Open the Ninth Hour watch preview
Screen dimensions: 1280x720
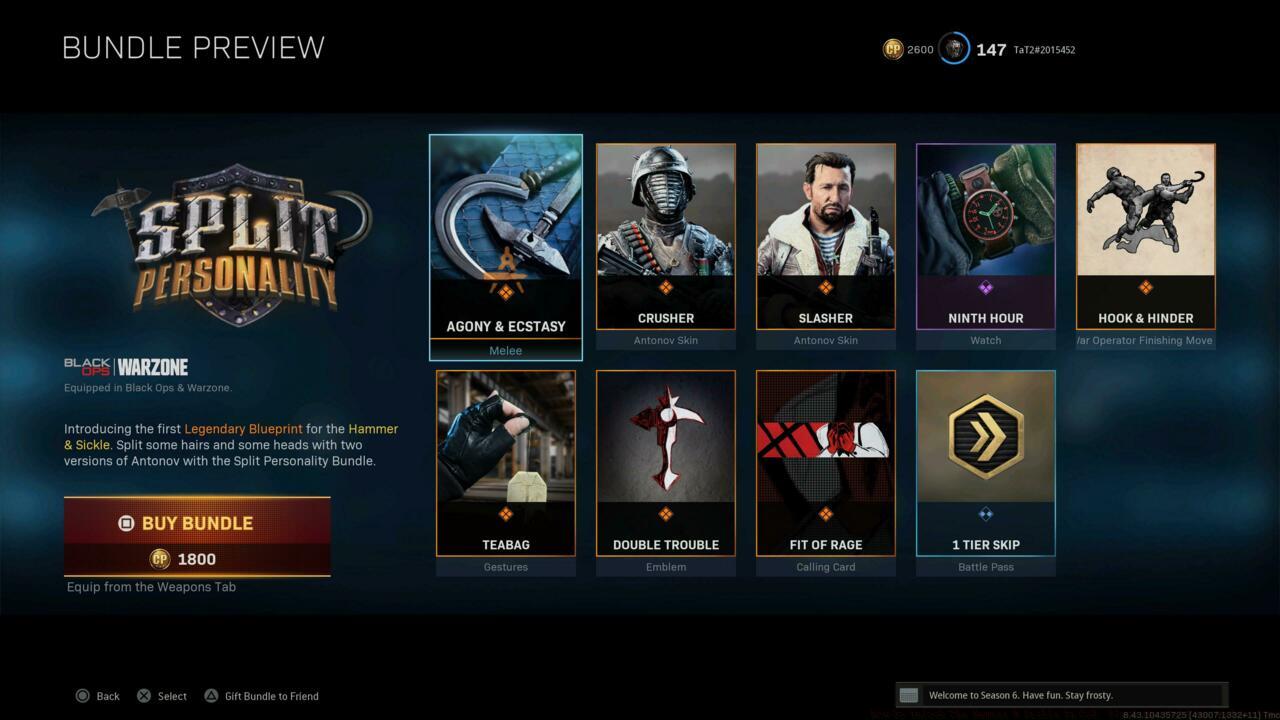point(985,230)
